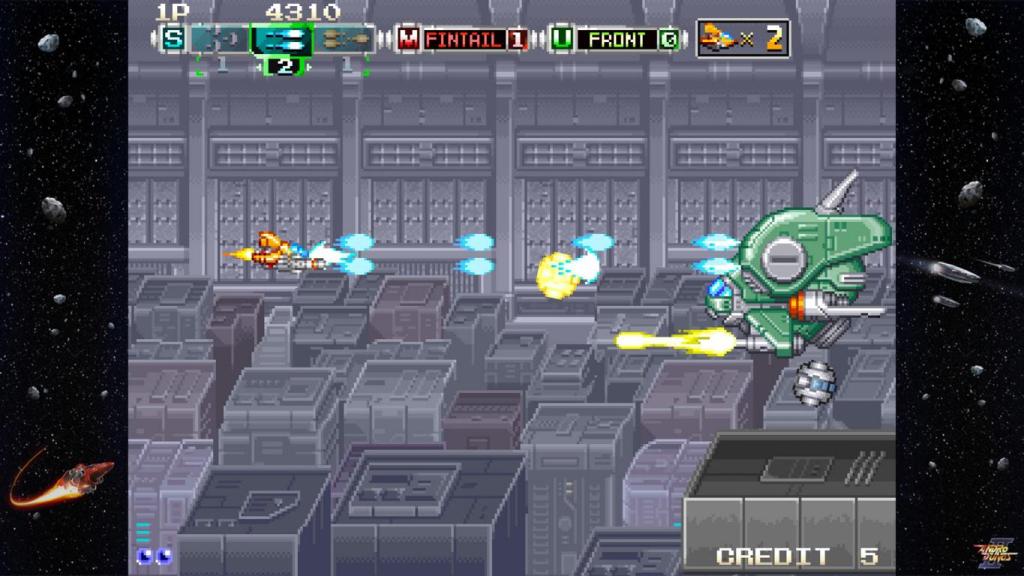1024x576 pixels.
Task: Select the FRONT unit slot
Action: tap(617, 40)
